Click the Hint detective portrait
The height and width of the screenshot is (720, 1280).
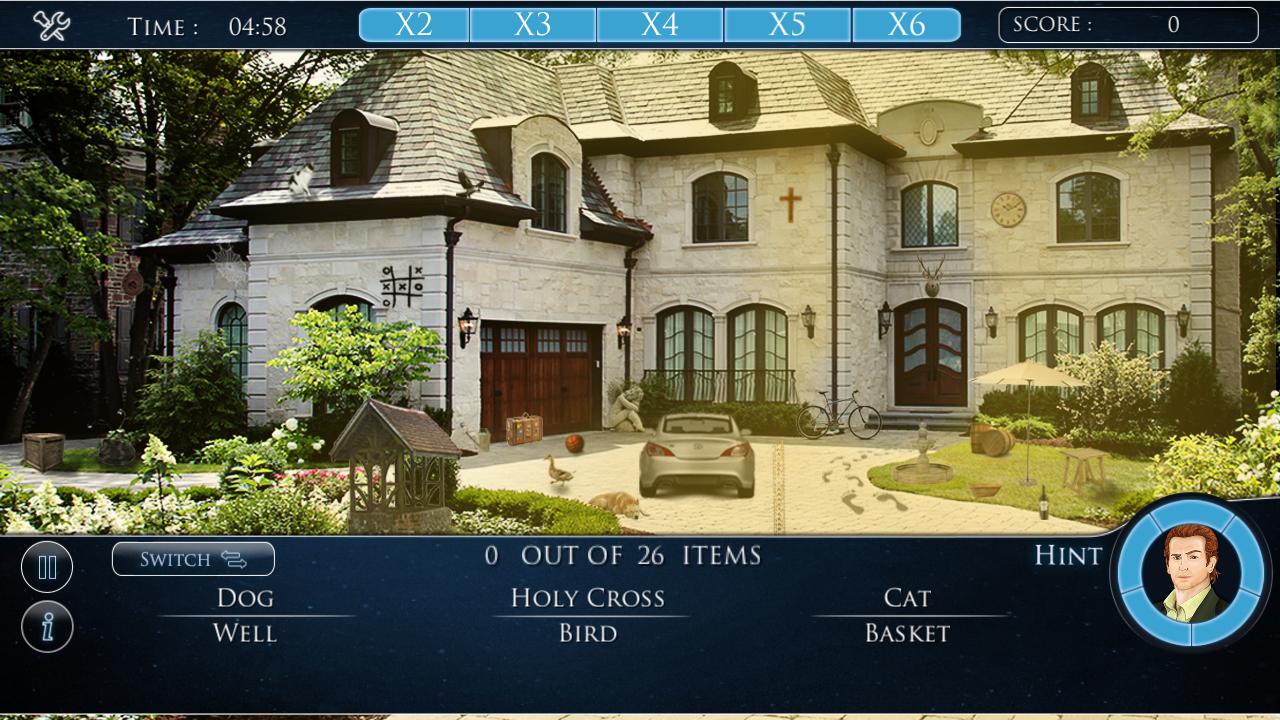pyautogui.click(x=1189, y=573)
